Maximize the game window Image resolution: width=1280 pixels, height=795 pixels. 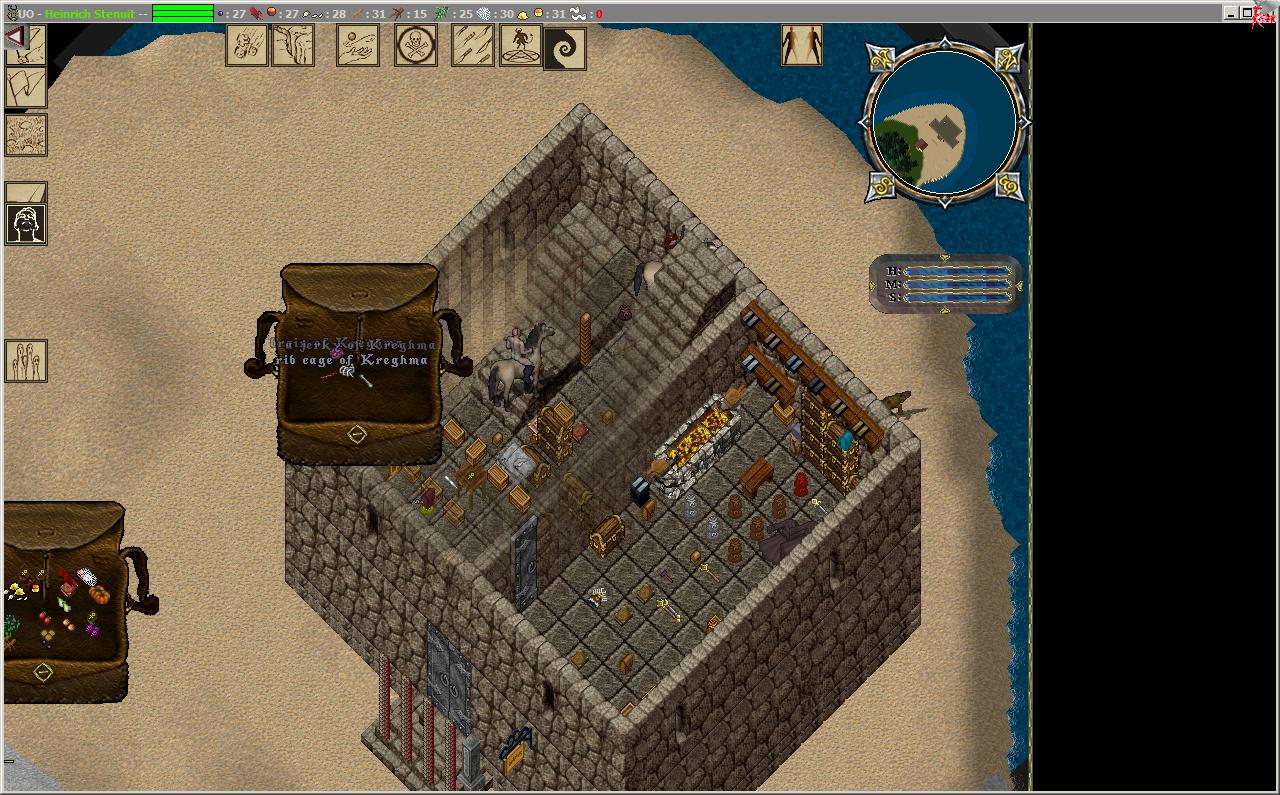coord(1247,13)
